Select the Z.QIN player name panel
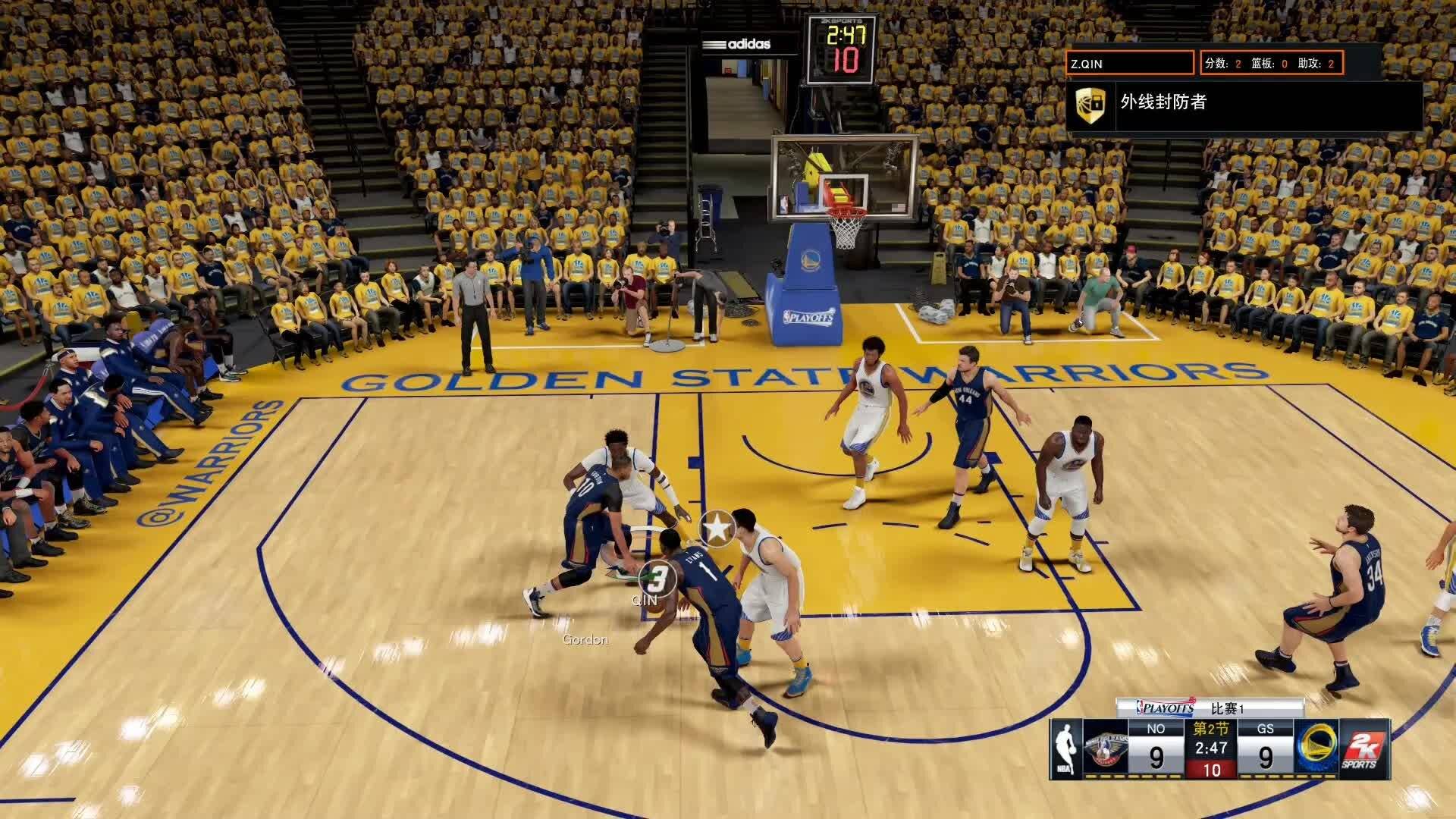The width and height of the screenshot is (1456, 819). click(1130, 63)
